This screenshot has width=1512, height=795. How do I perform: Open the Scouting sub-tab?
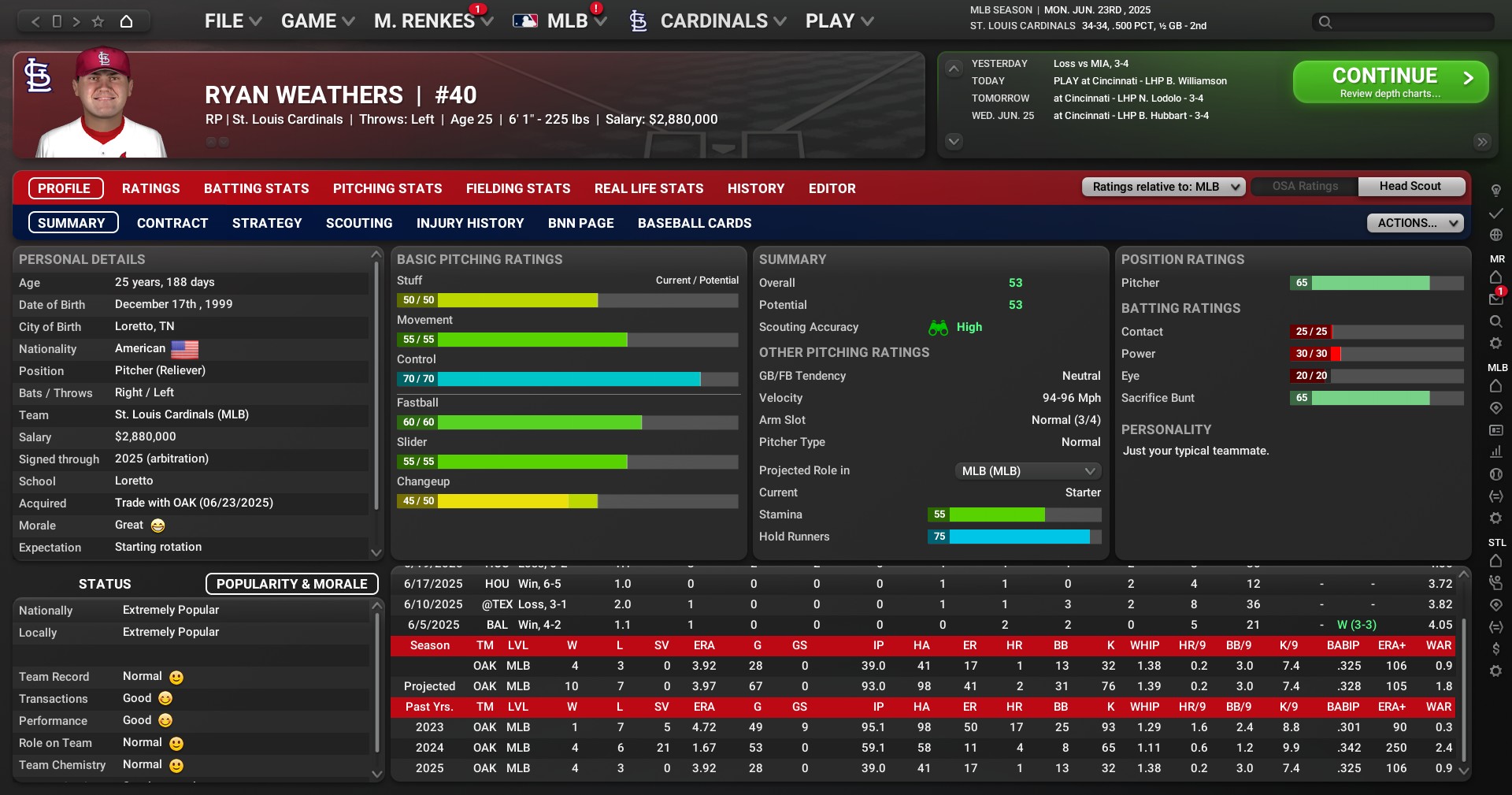(359, 223)
